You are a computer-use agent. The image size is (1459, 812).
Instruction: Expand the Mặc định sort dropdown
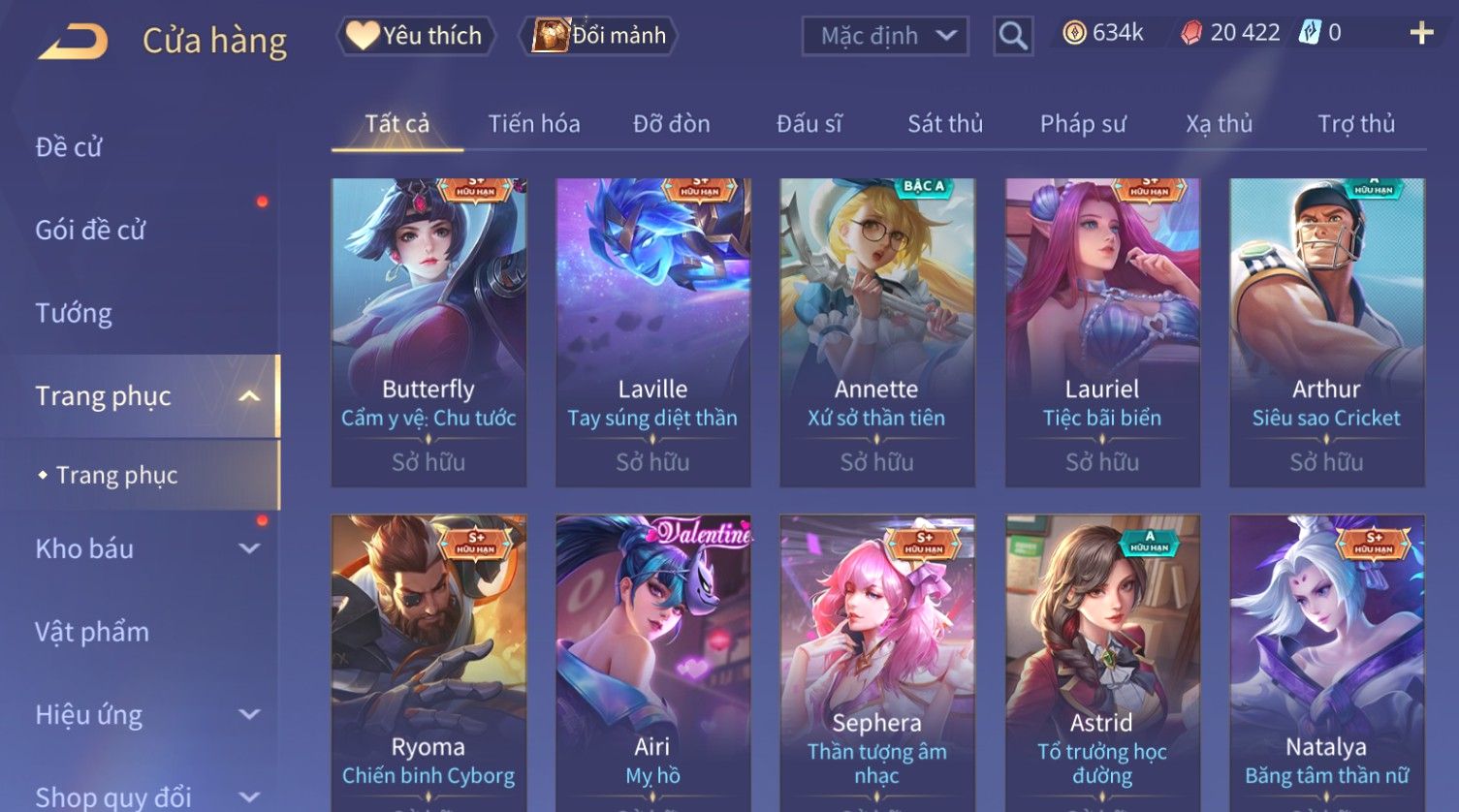pyautogui.click(x=885, y=37)
